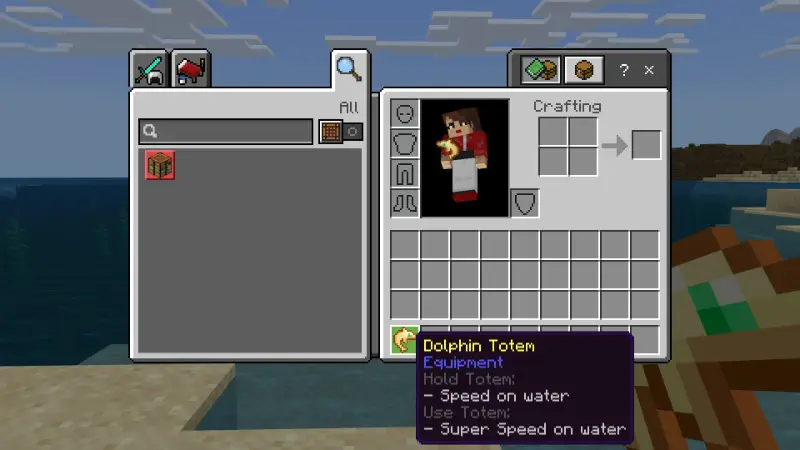Select the crafting table recipe

(160, 164)
